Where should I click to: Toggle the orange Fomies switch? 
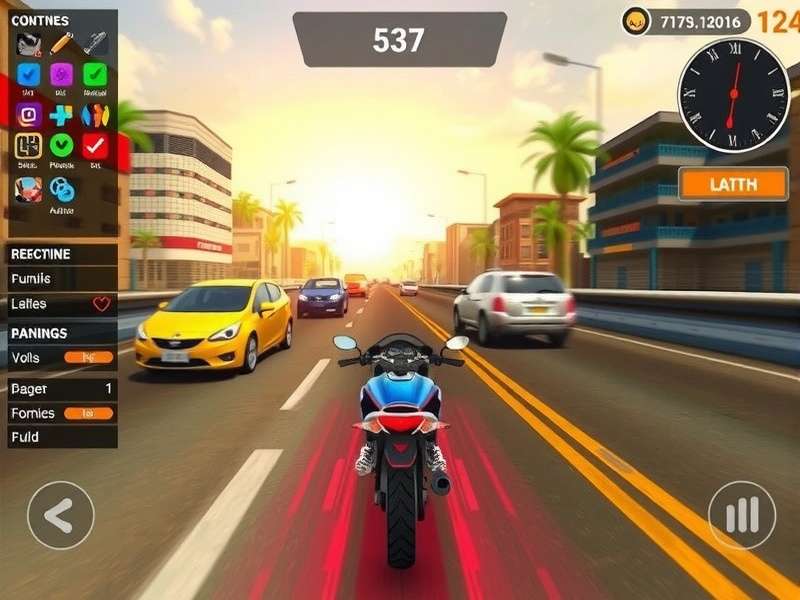tap(89, 412)
